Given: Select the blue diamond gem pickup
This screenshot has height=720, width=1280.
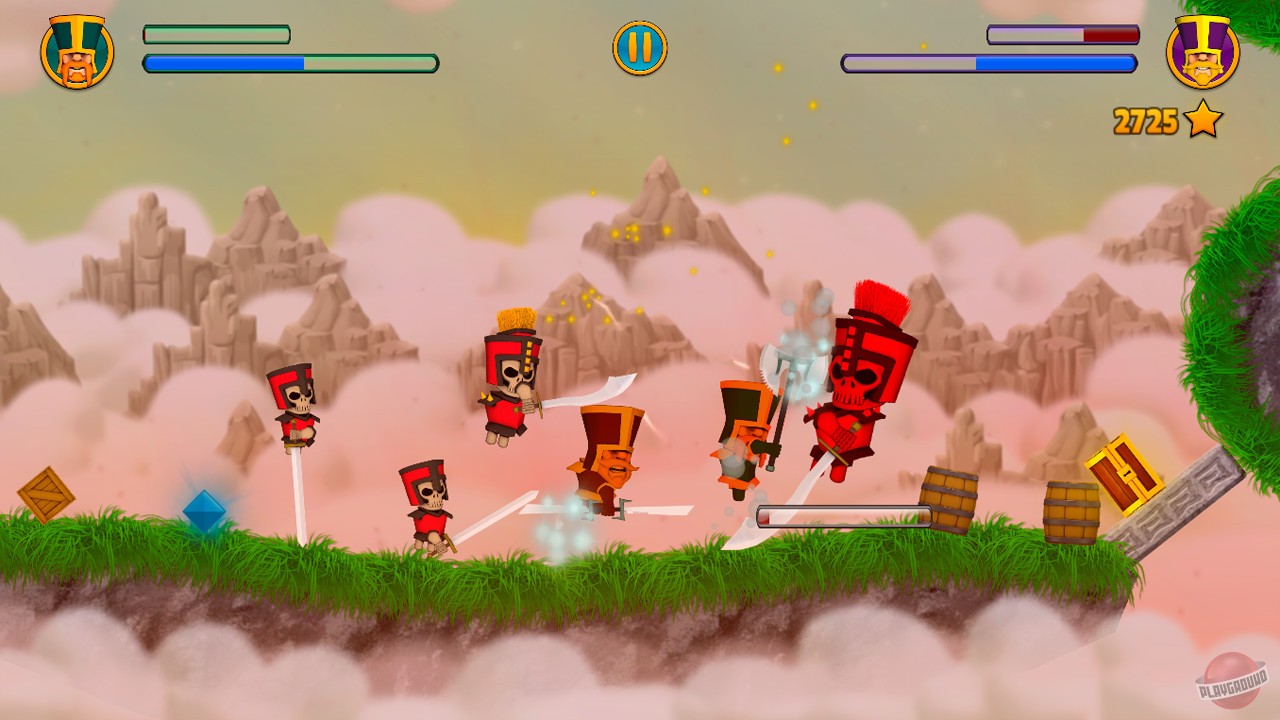Looking at the screenshot, I should (206, 512).
